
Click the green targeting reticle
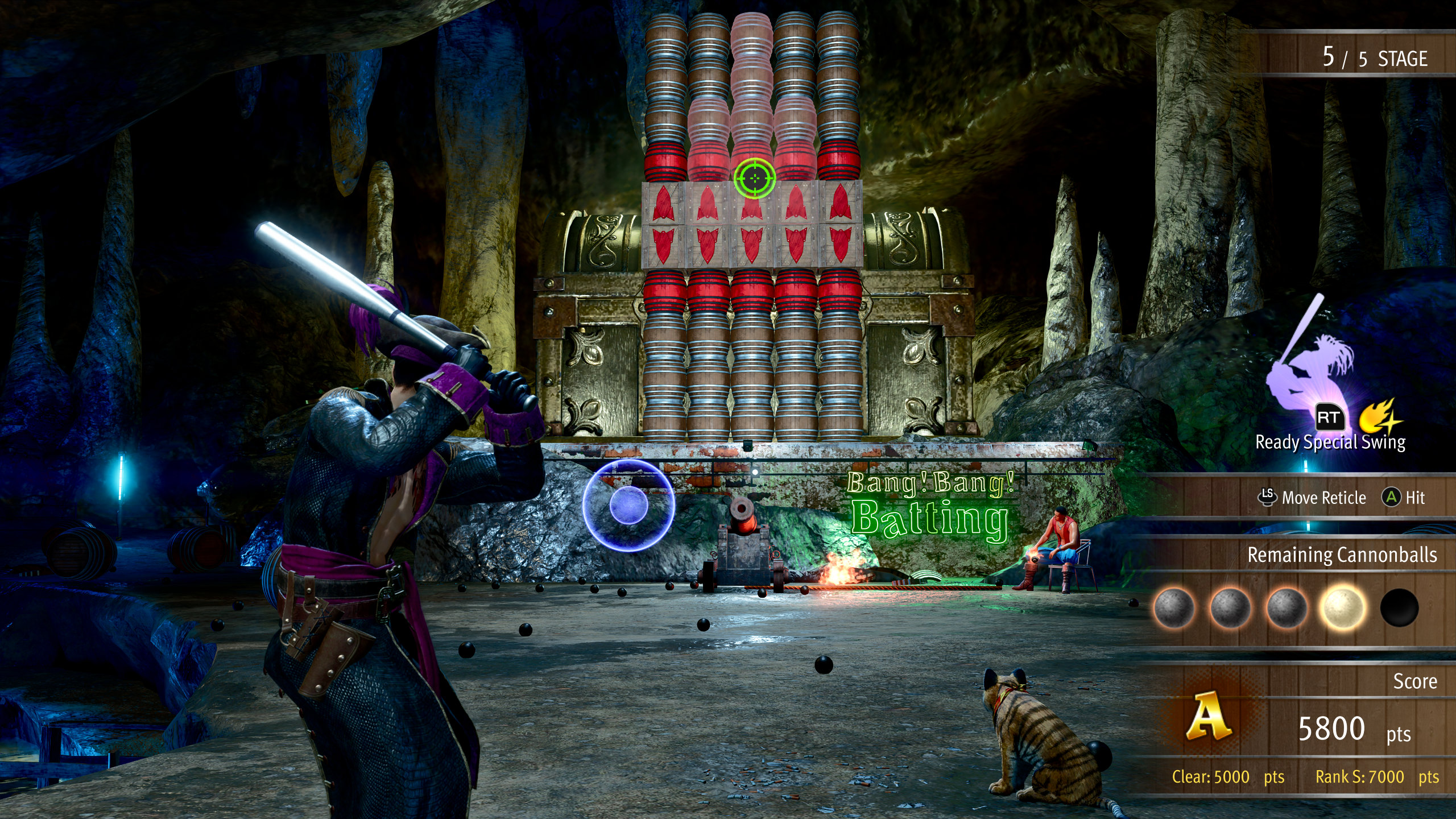(754, 178)
